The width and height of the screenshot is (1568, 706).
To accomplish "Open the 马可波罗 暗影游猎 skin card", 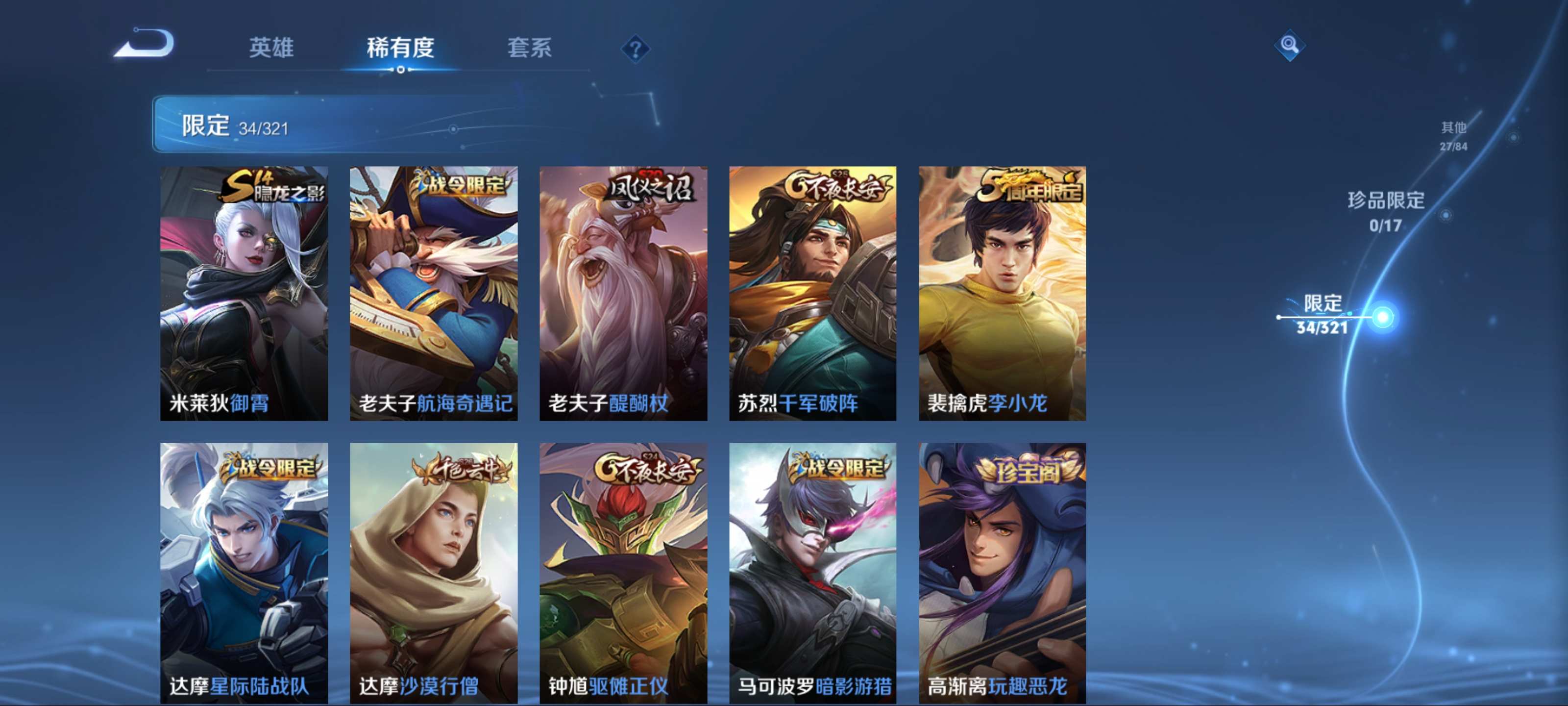I will [812, 573].
